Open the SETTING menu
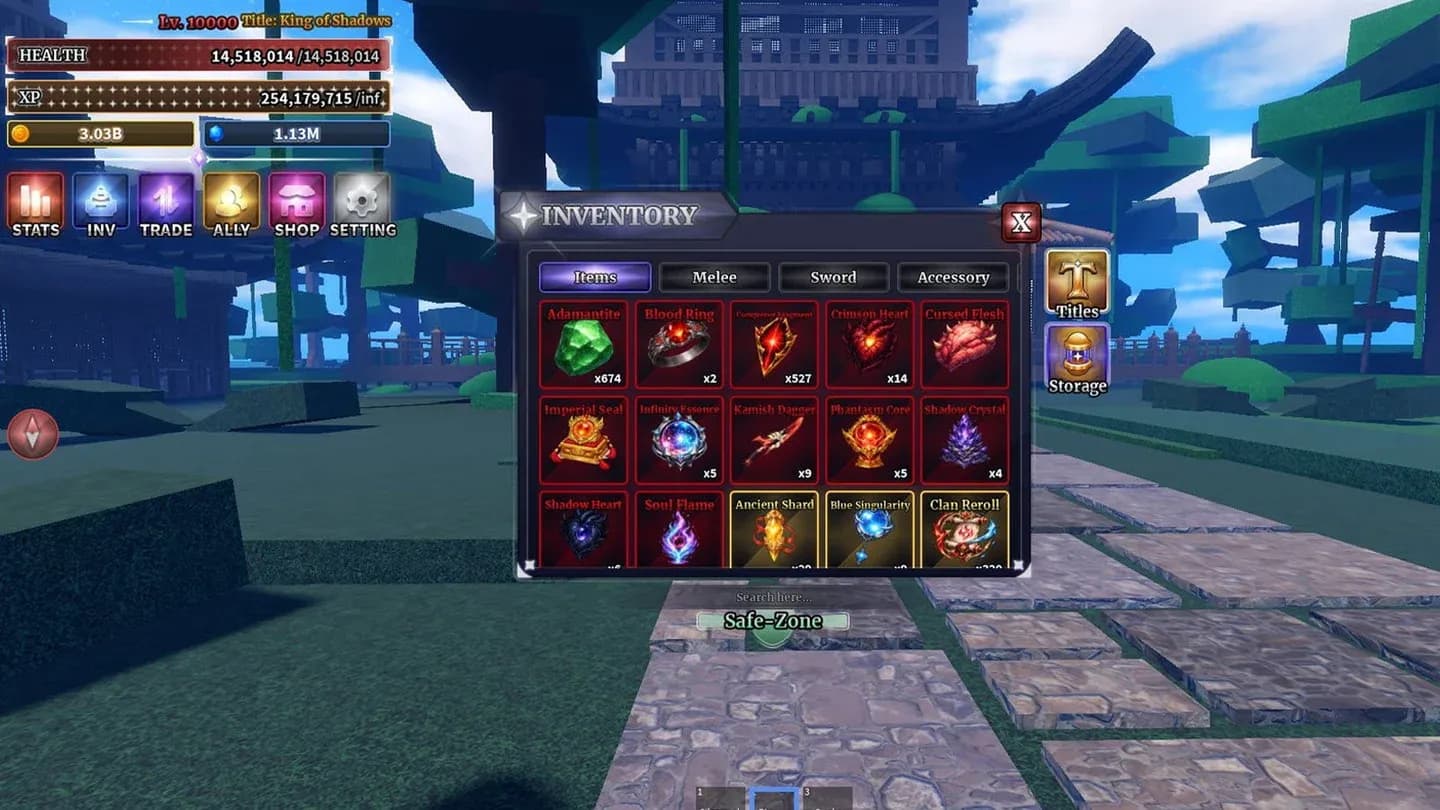1440x810 pixels. tap(362, 205)
